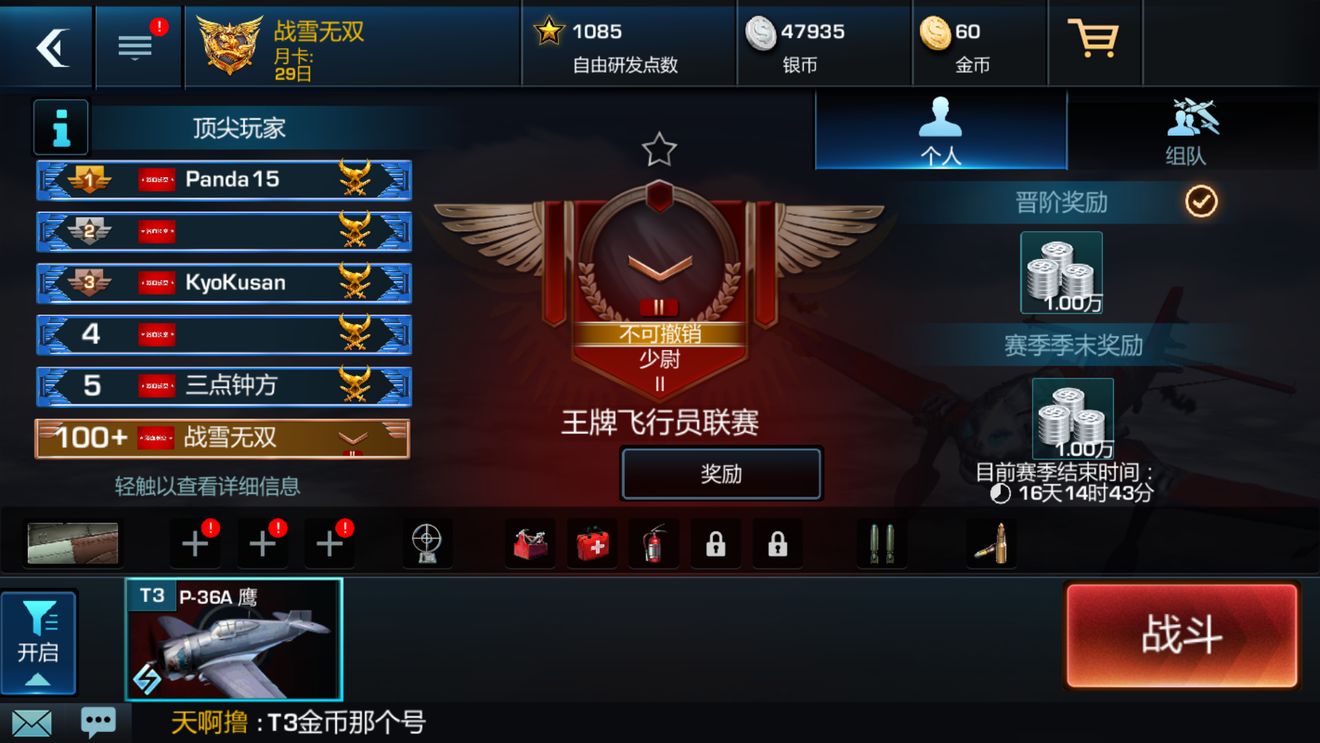This screenshot has height=743, width=1320.
Task: Click the 晋阶奖励 completion checkmark
Action: pos(1202,202)
